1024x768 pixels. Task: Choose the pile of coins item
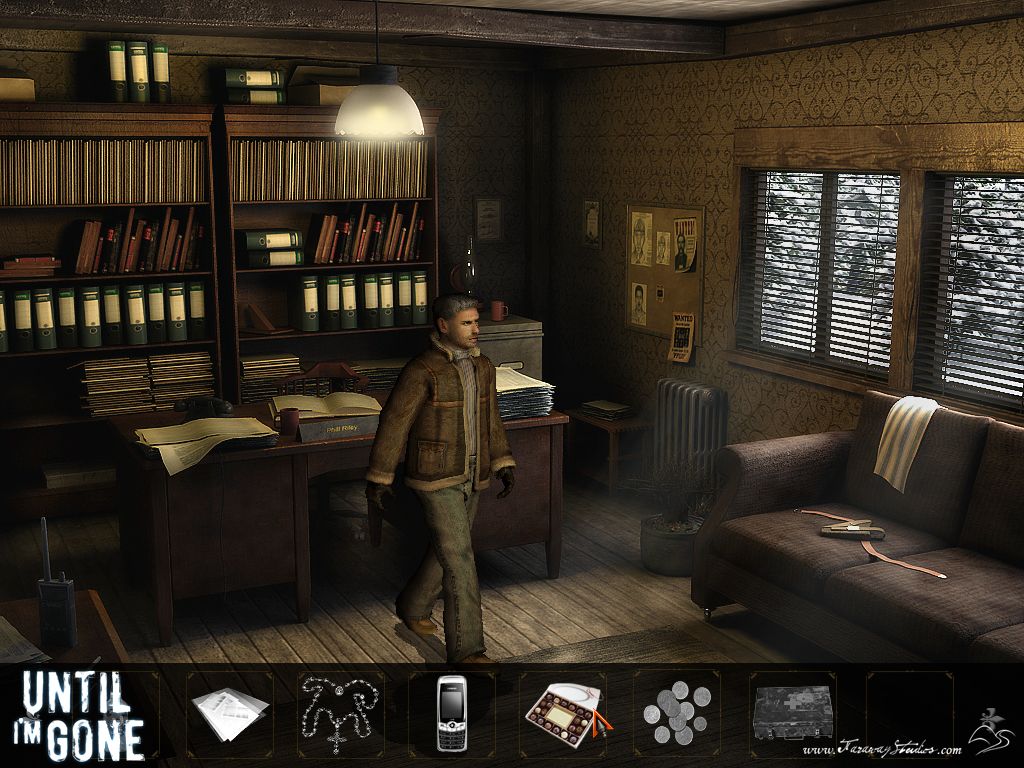pos(677,713)
